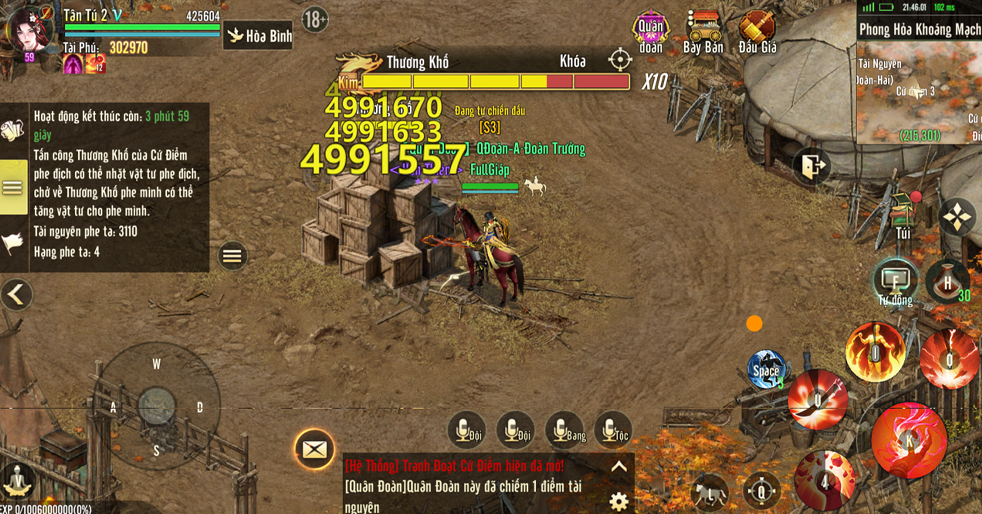Lock target with the crosshair icon
Viewport: 982px width, 514px height.
click(620, 60)
